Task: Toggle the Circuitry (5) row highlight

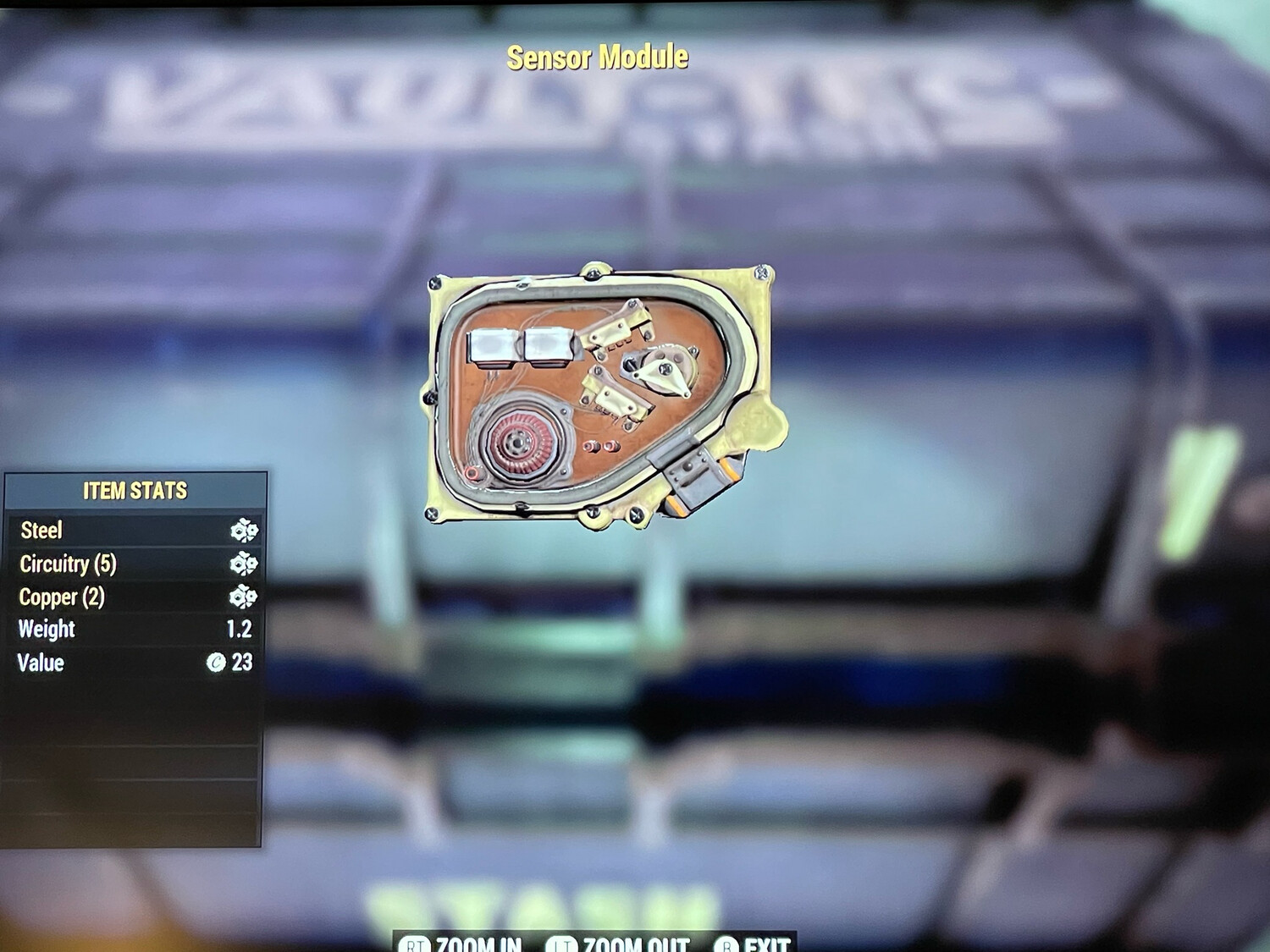Action: [127, 564]
